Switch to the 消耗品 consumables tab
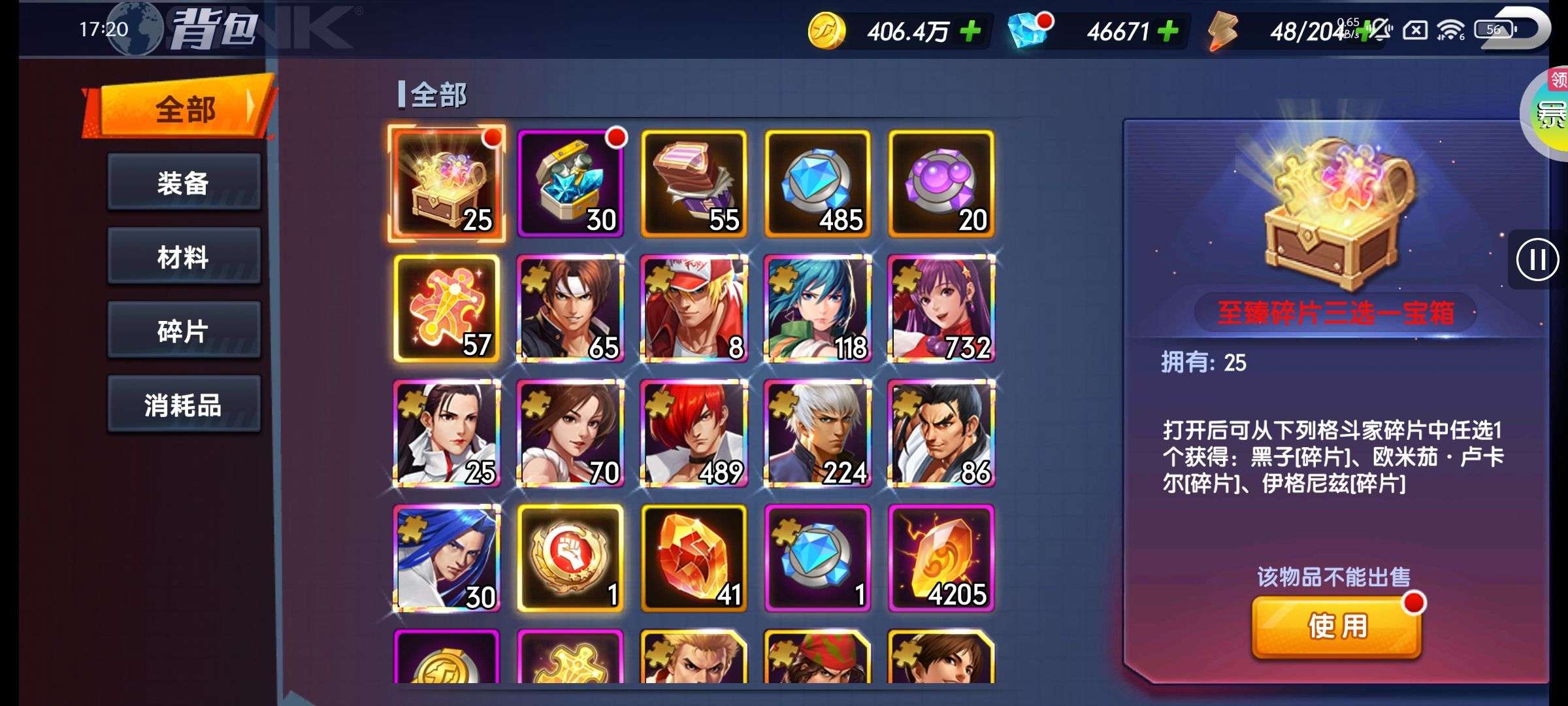 click(184, 405)
